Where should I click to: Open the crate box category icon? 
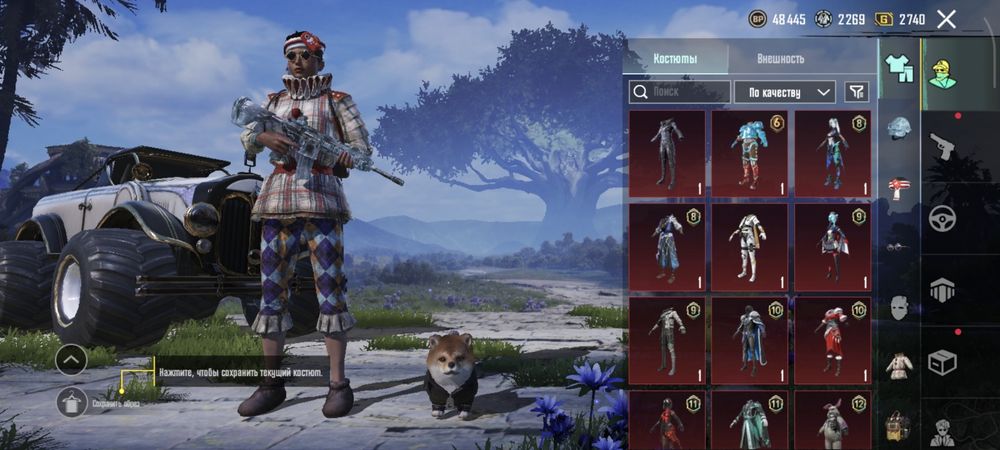942,361
